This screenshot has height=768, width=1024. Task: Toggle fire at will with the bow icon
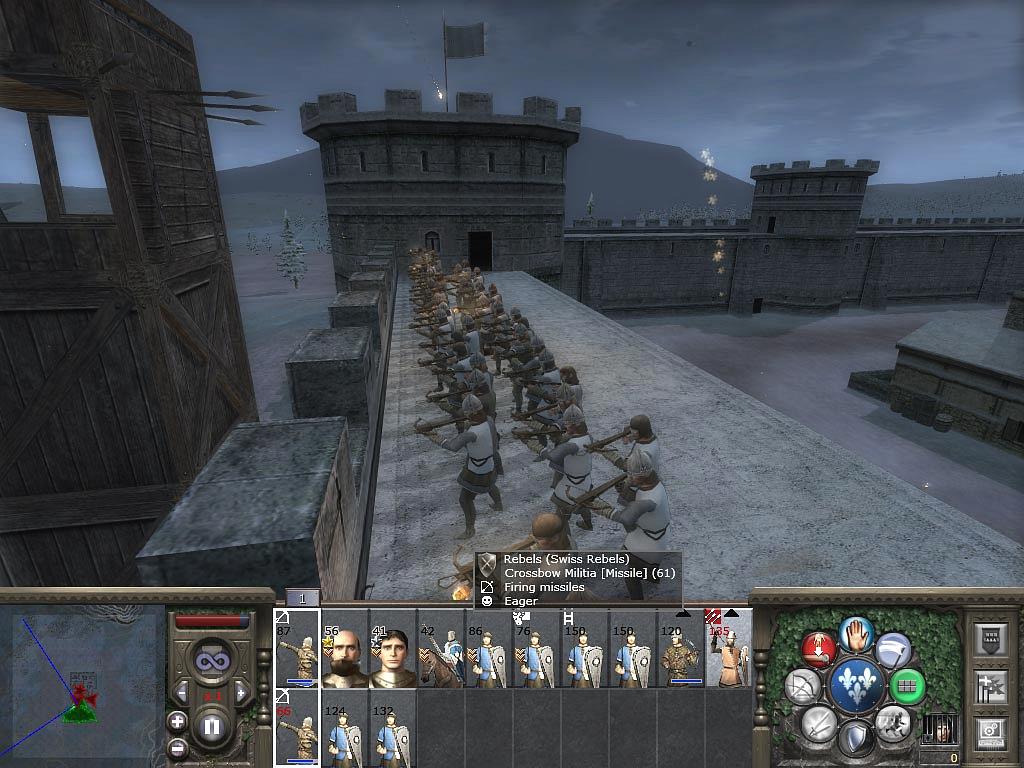[803, 686]
